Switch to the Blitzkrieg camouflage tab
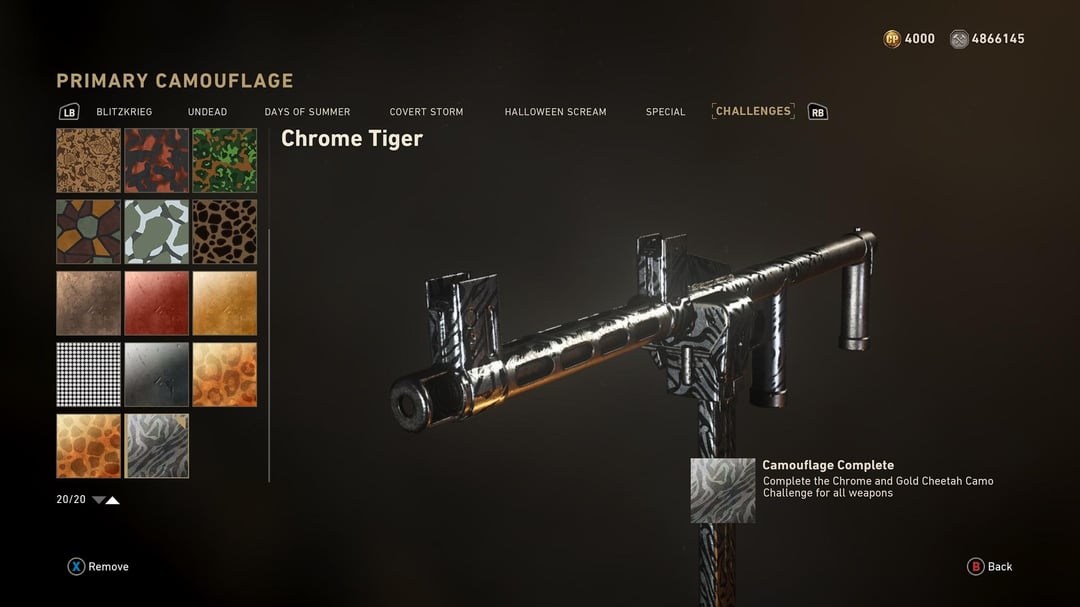This screenshot has width=1080, height=607. coord(124,112)
